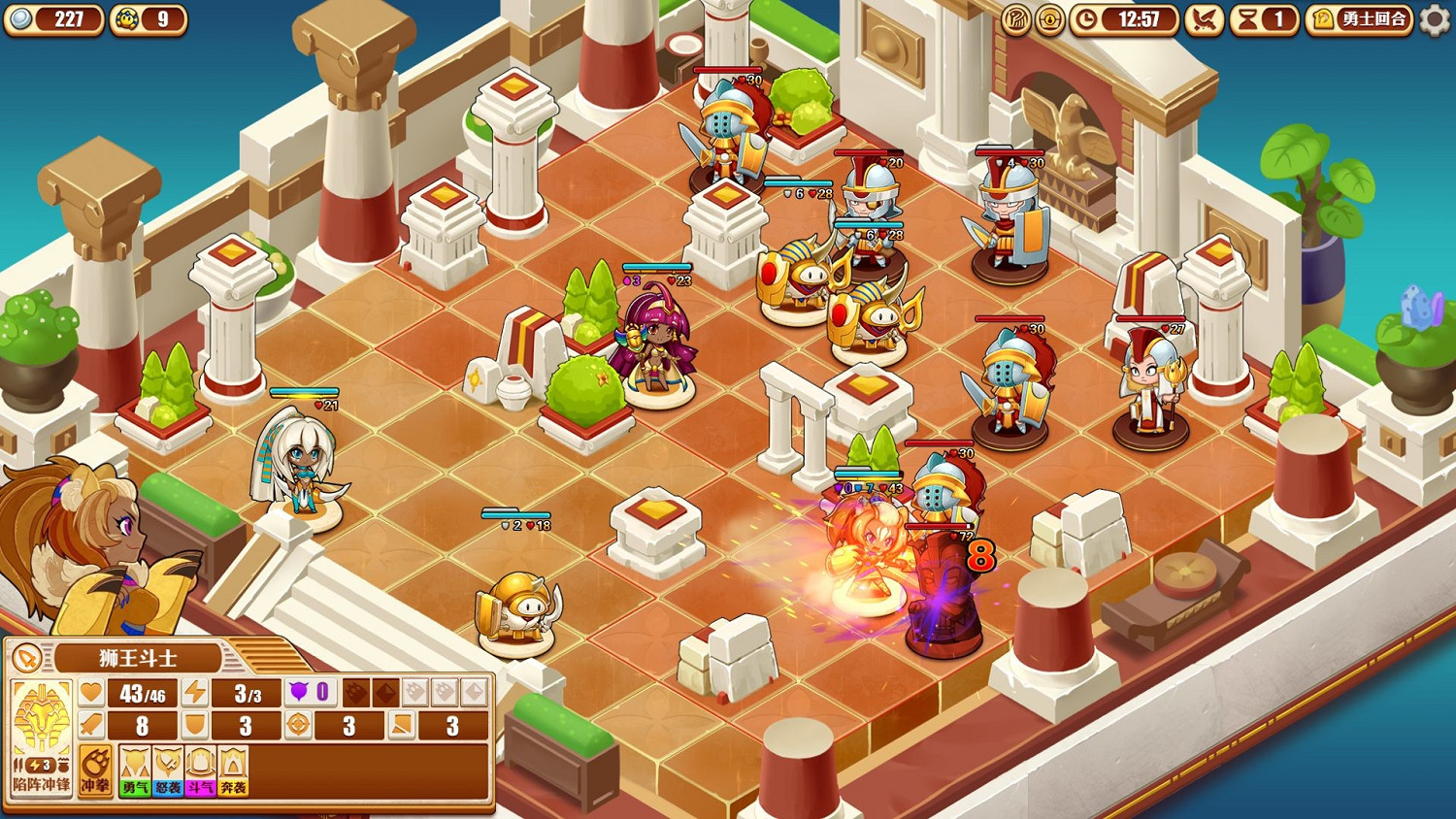This screenshot has width=1456, height=819.
Task: Click the crossed swords battle icon
Action: (1205, 20)
